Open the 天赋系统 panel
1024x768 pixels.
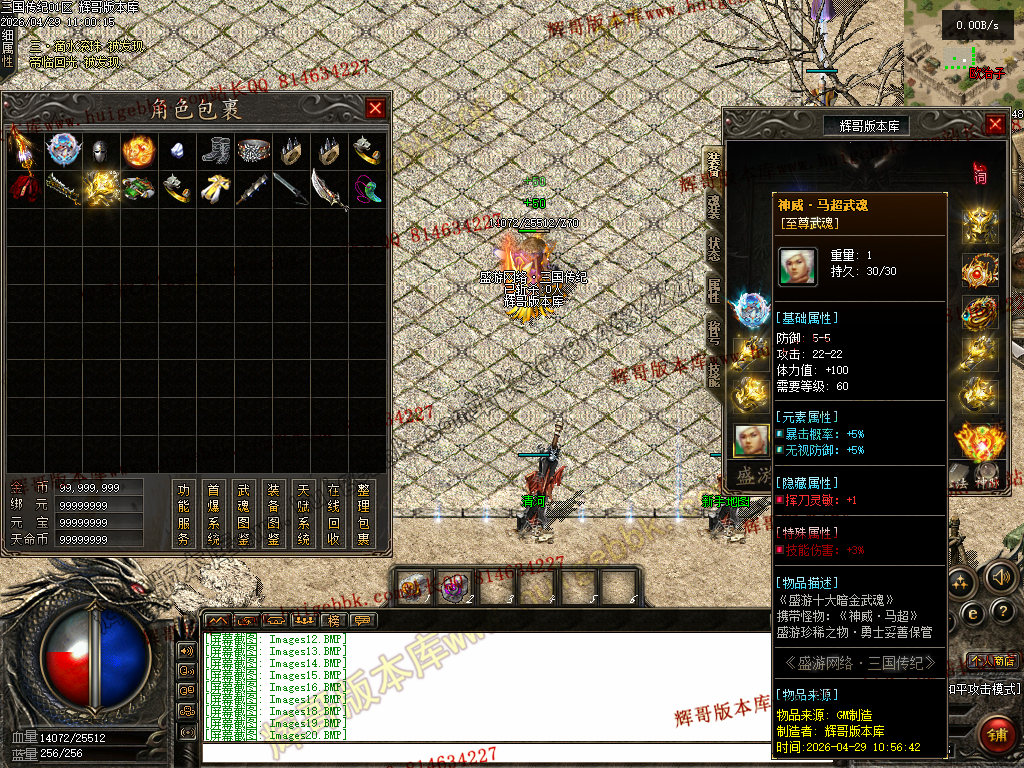[x=303, y=514]
